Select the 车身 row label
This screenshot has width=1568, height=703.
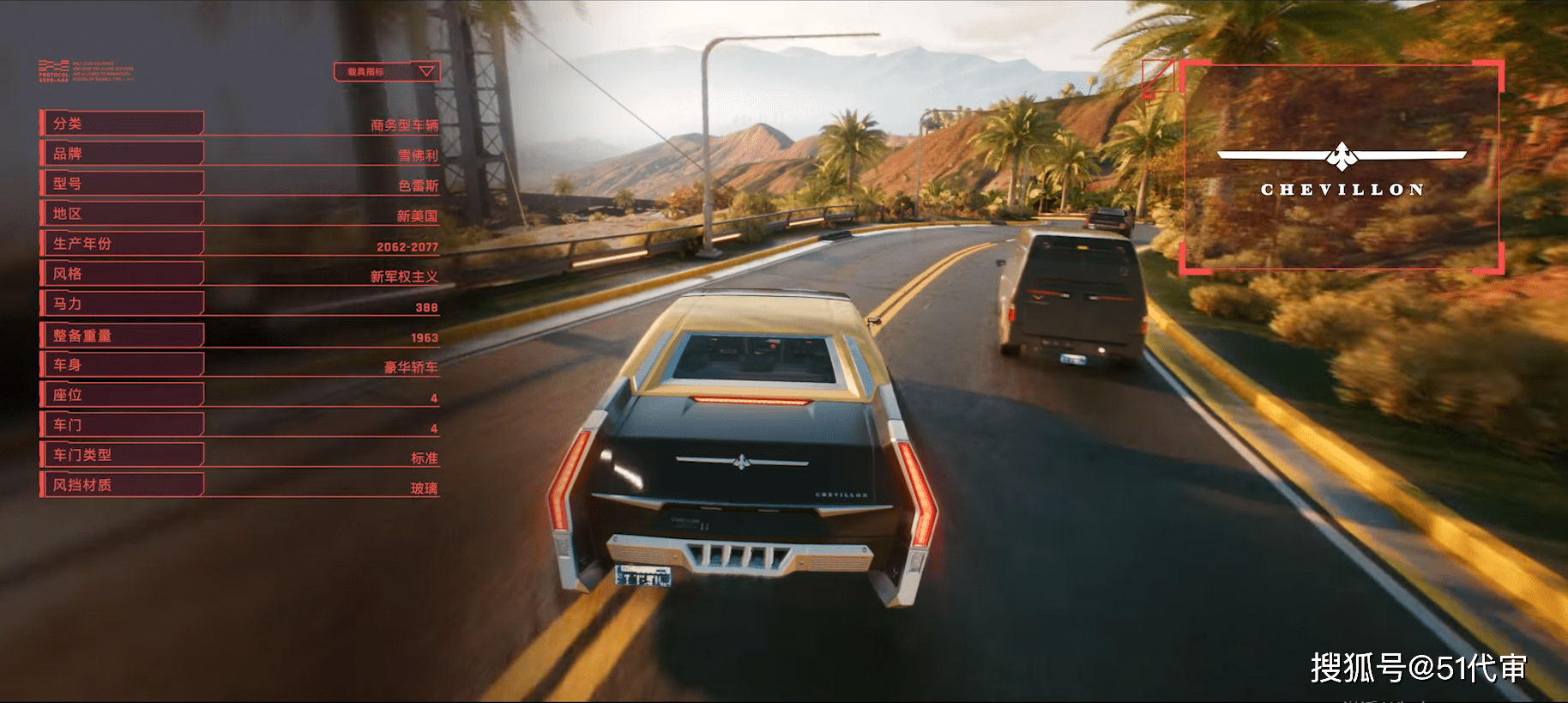(x=122, y=365)
